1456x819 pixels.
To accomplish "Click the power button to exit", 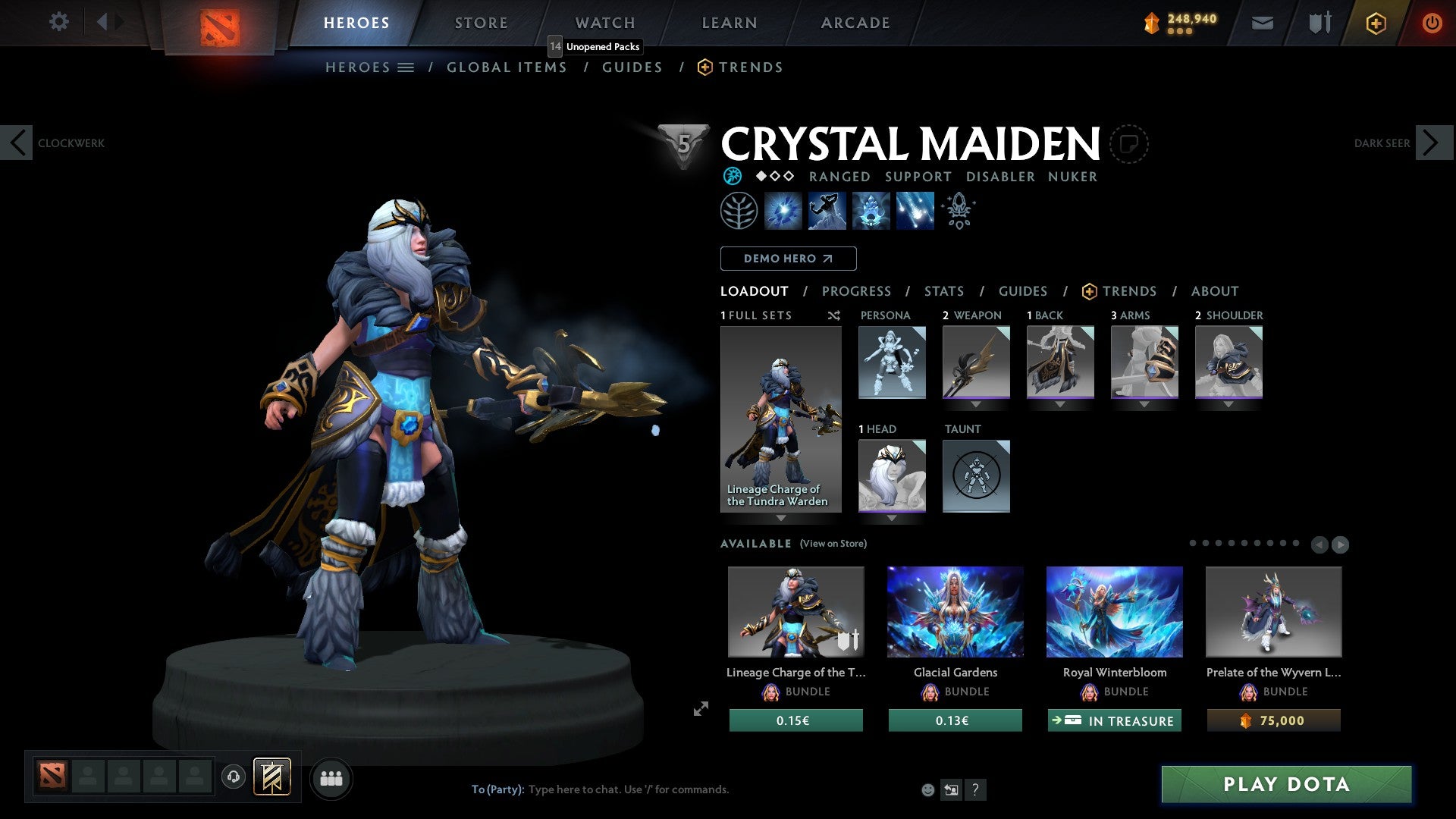I will point(1432,23).
